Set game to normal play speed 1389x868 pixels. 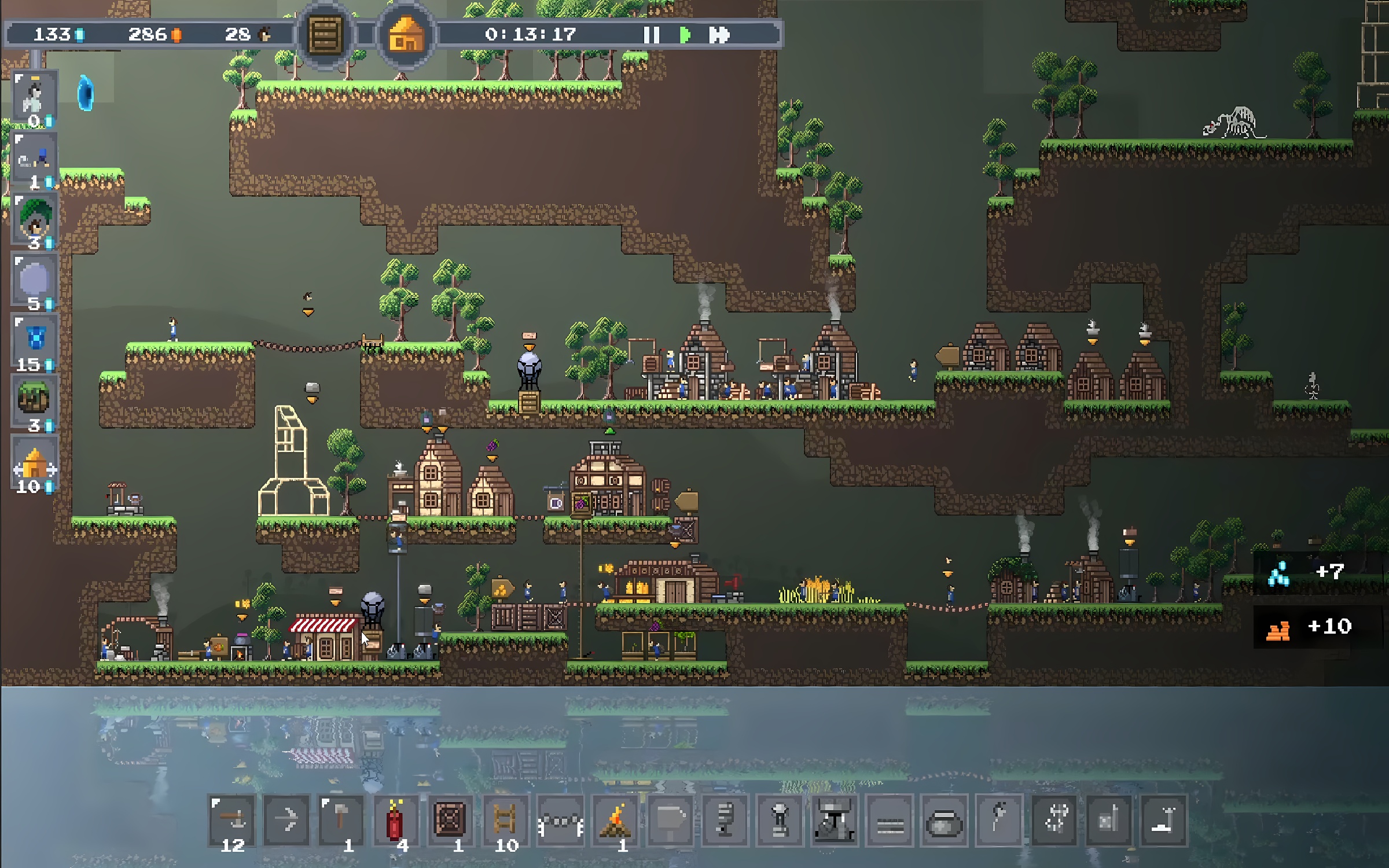click(x=685, y=35)
